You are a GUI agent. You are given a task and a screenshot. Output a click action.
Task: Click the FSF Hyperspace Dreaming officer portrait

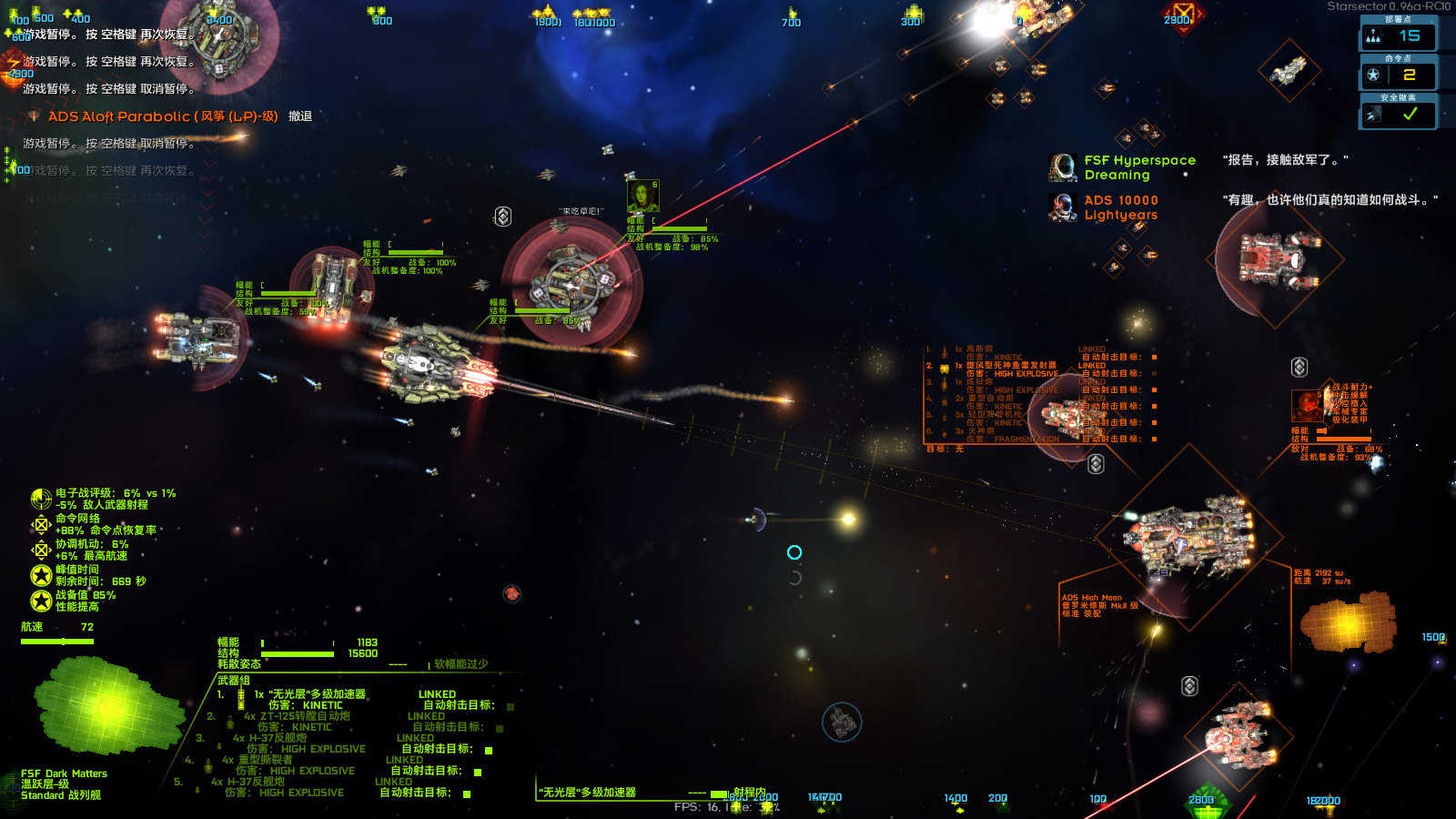click(1063, 167)
